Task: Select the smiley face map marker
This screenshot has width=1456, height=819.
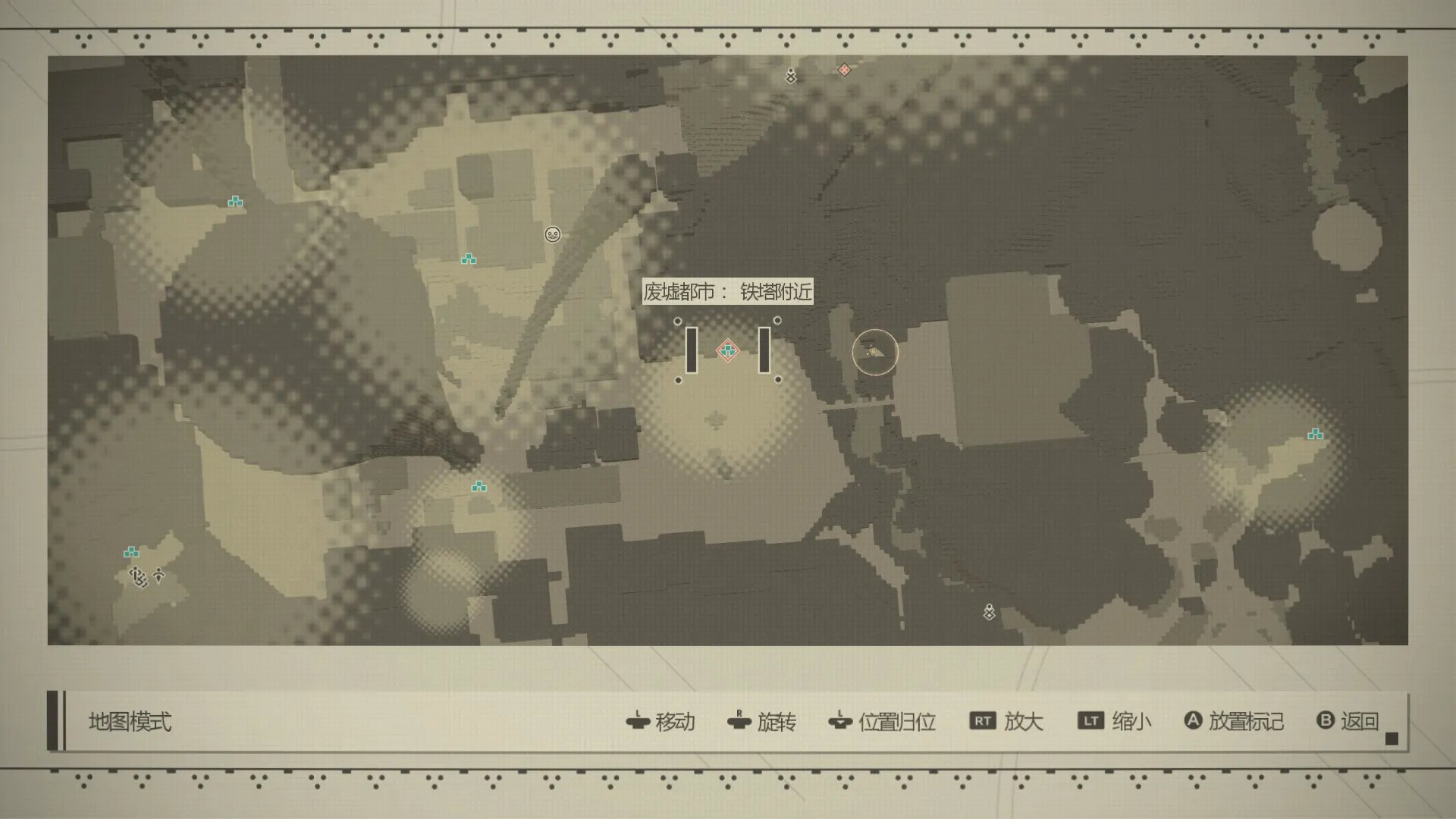Action: point(553,234)
